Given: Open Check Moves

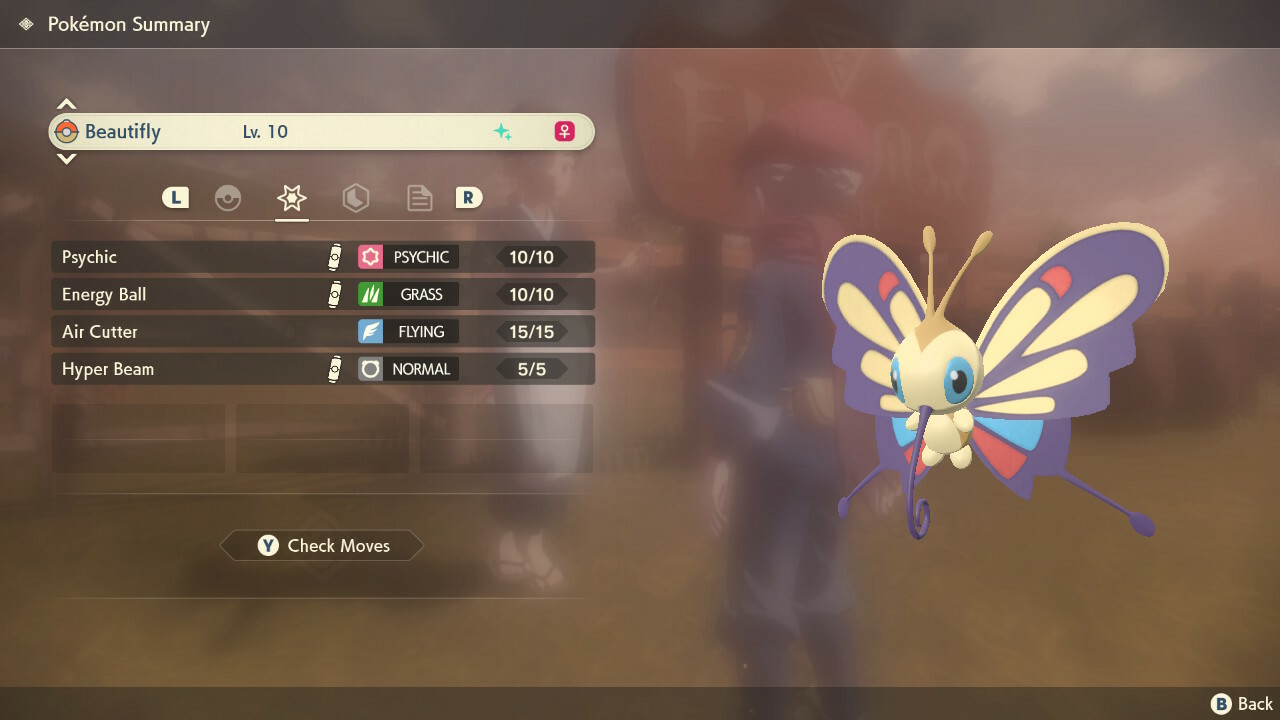Looking at the screenshot, I should pos(322,546).
